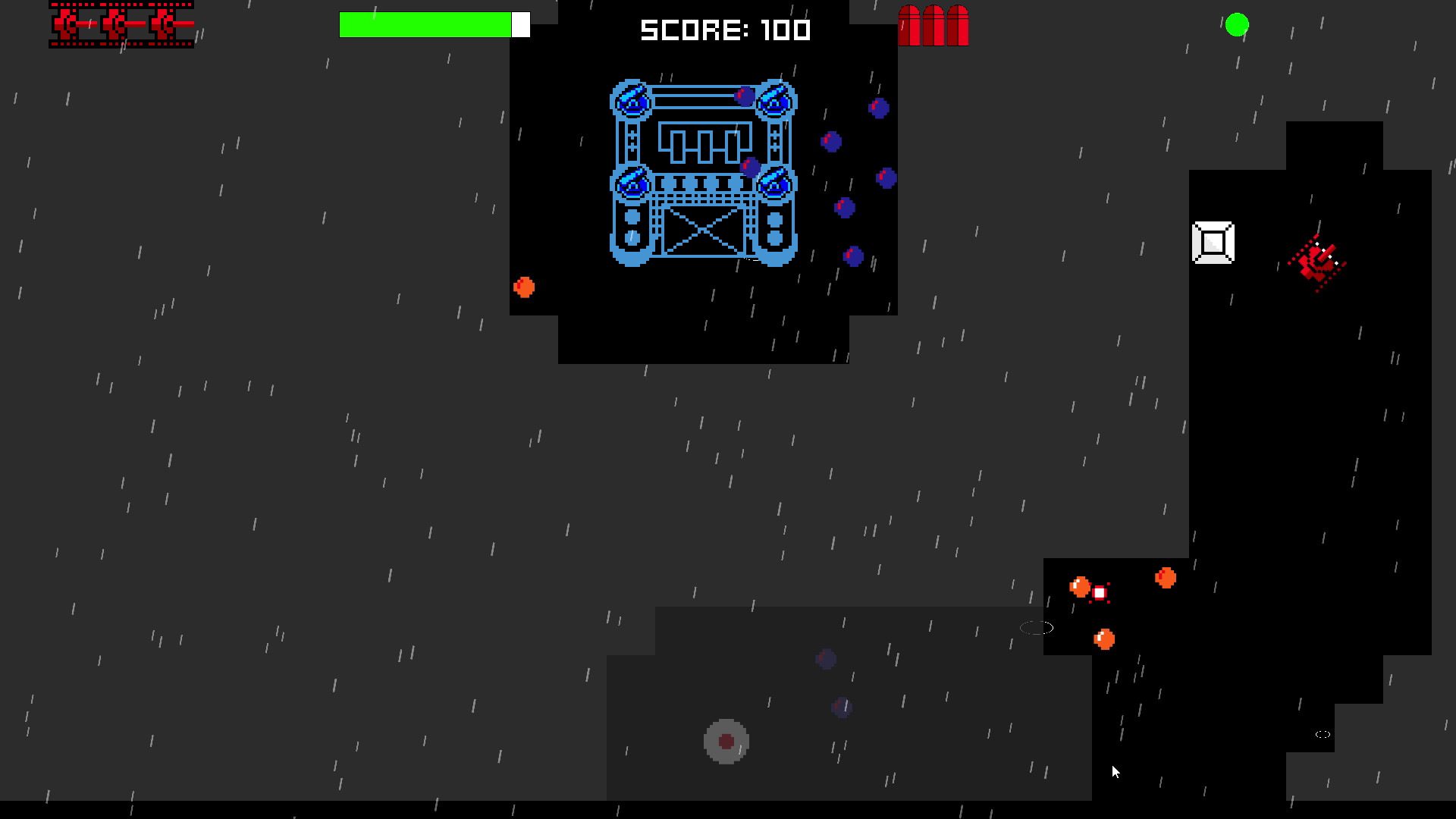Click the first red ammo rocket icon
This screenshot has height=819, width=1456.
point(910,27)
